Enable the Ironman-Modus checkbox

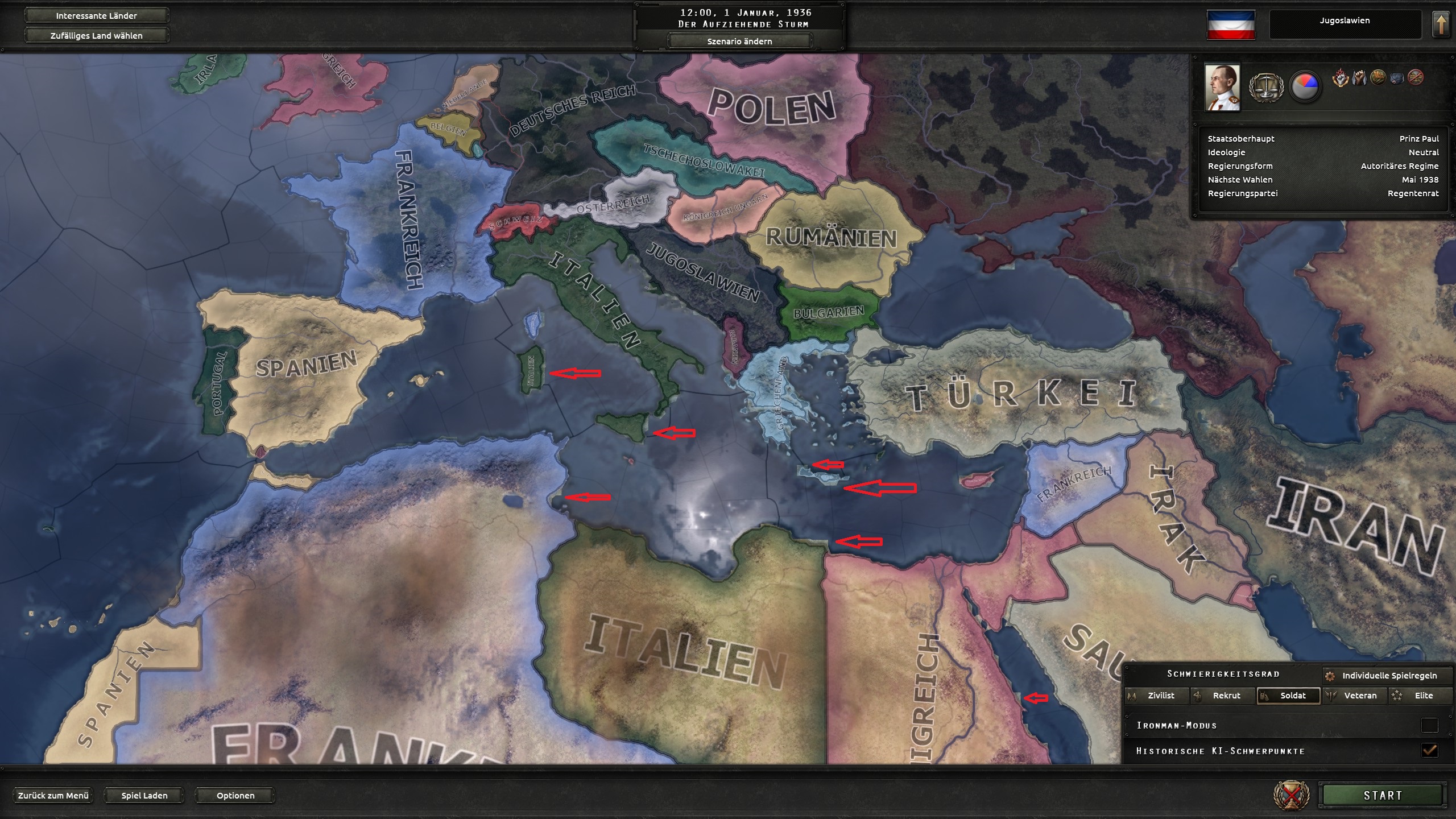[1429, 725]
